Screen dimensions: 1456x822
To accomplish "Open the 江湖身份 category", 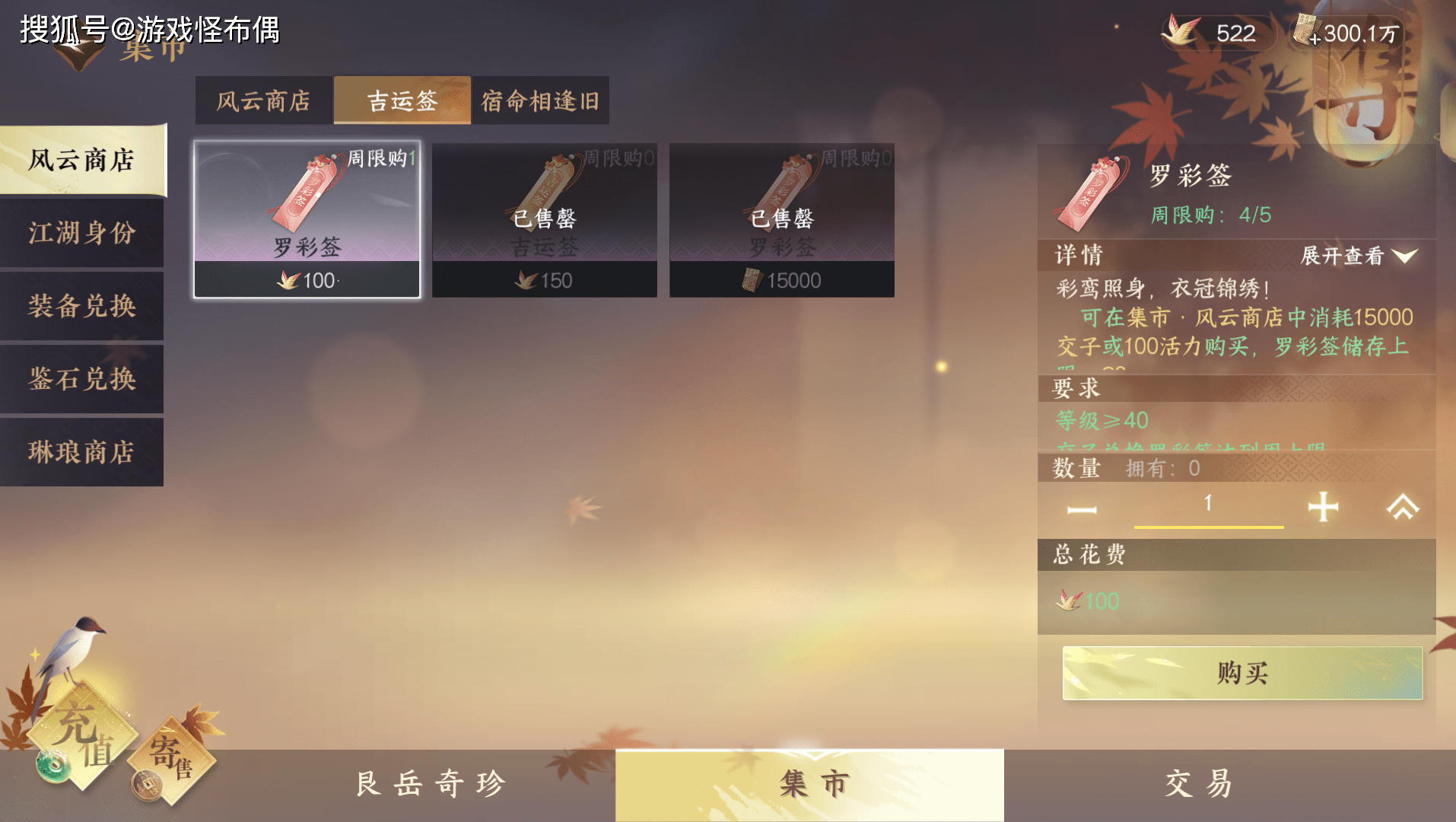I will (82, 233).
